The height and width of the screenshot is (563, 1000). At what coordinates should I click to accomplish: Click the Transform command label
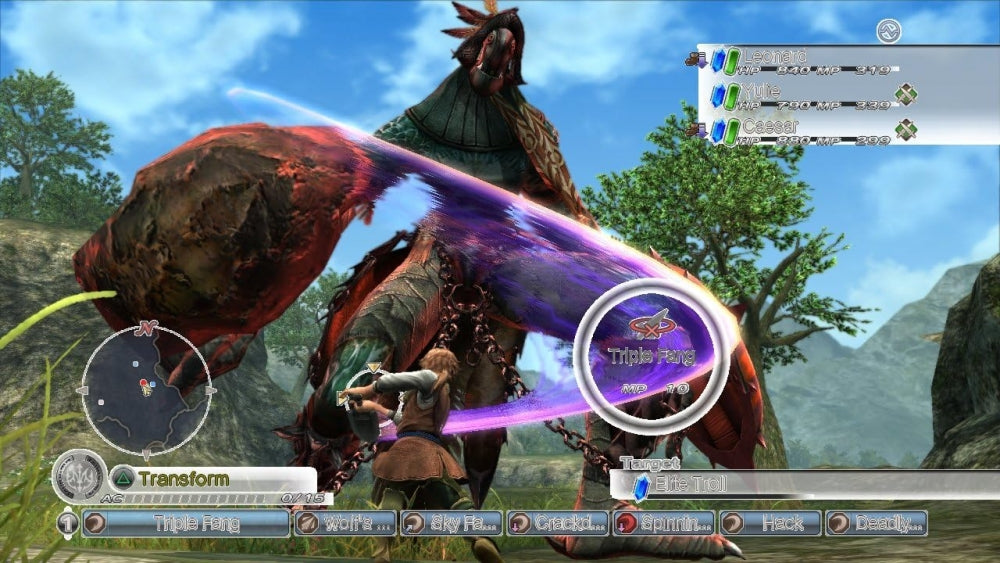(184, 479)
